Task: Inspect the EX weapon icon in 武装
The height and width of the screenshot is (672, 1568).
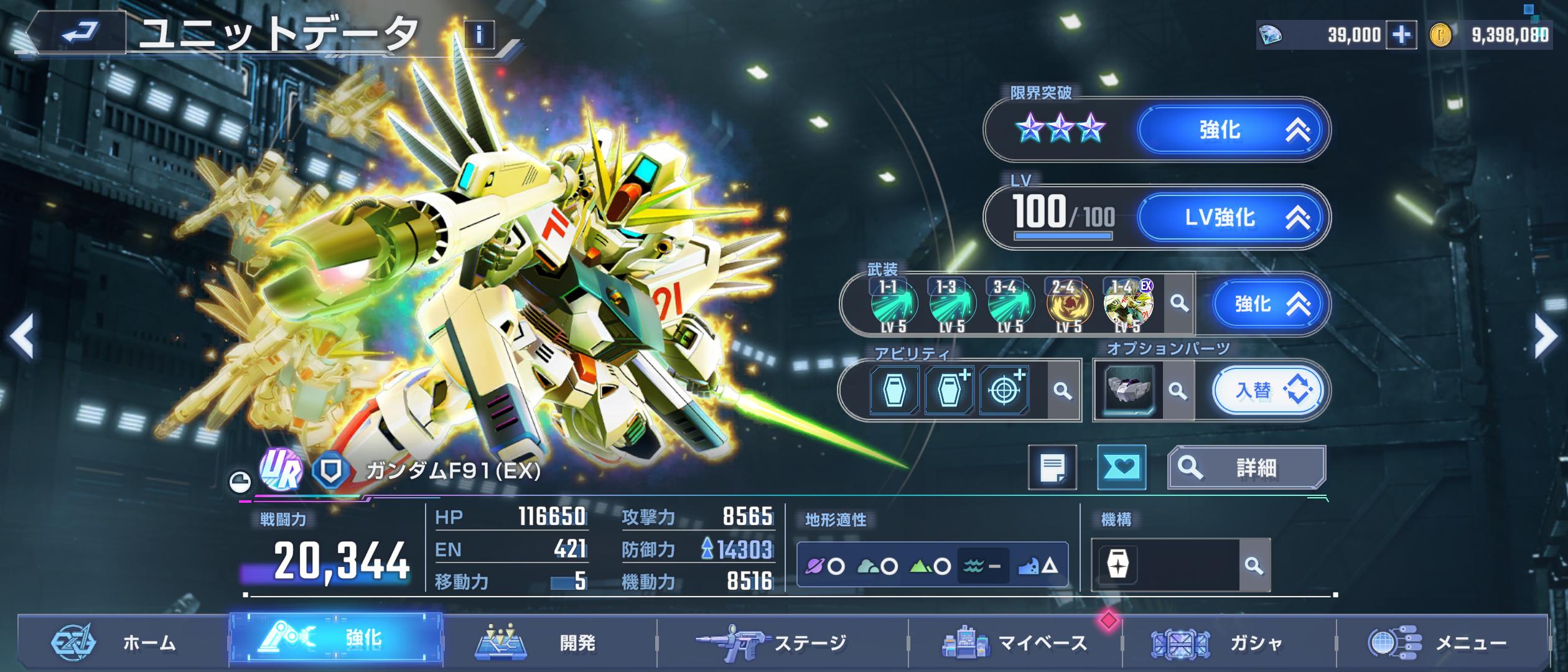Action: tap(1128, 305)
